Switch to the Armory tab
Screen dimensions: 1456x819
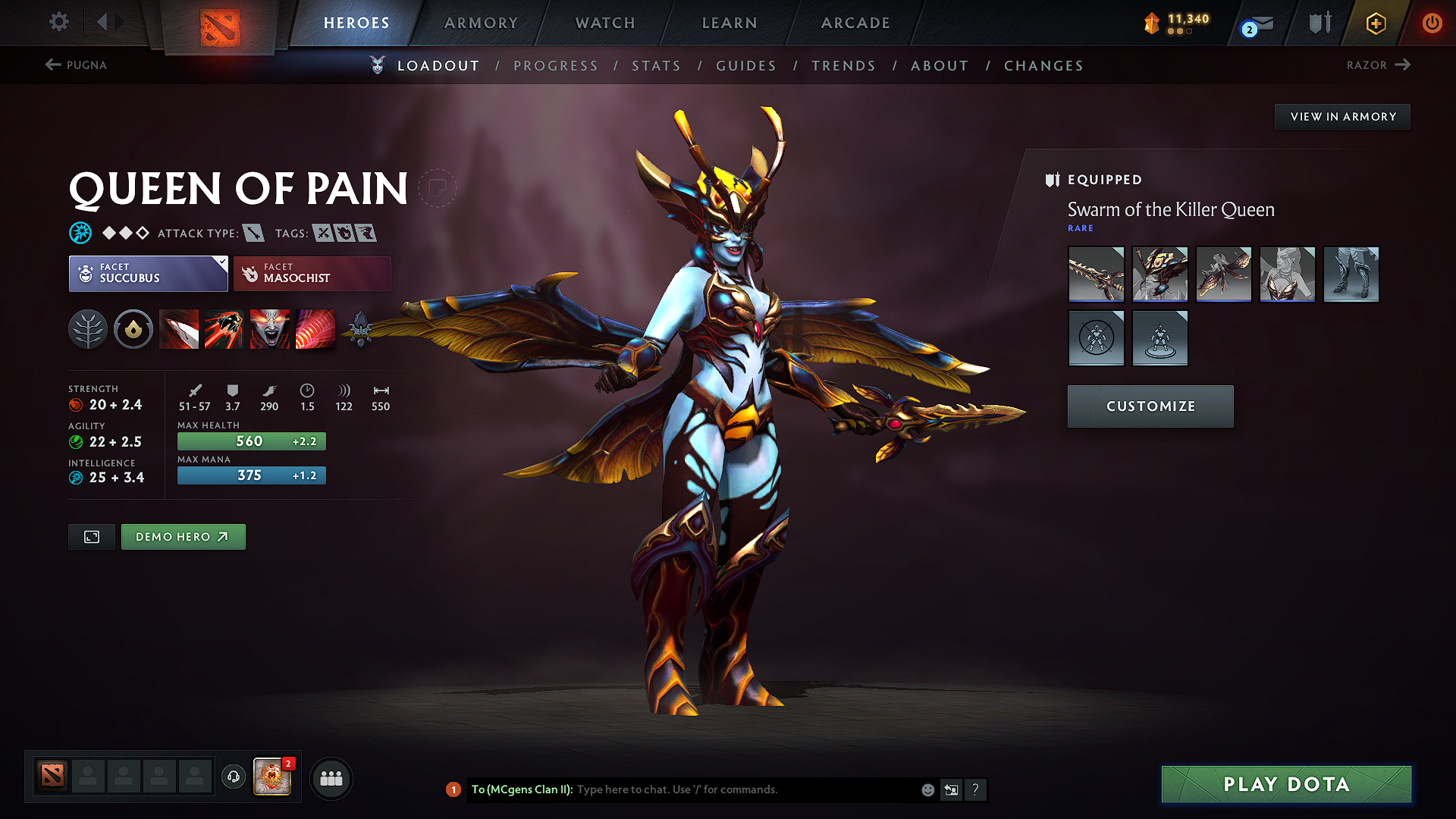pyautogui.click(x=481, y=23)
